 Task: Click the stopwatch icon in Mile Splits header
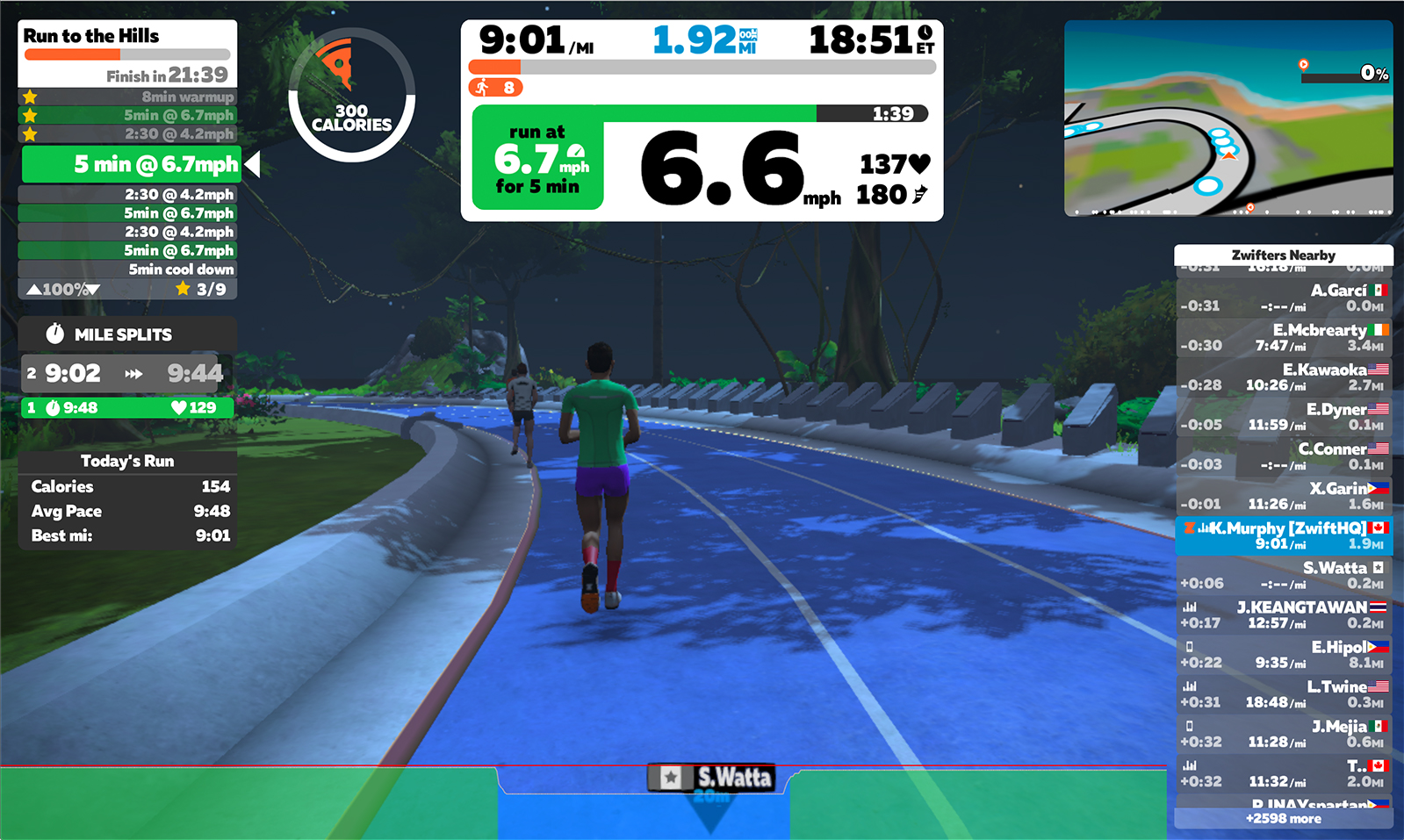click(55, 334)
